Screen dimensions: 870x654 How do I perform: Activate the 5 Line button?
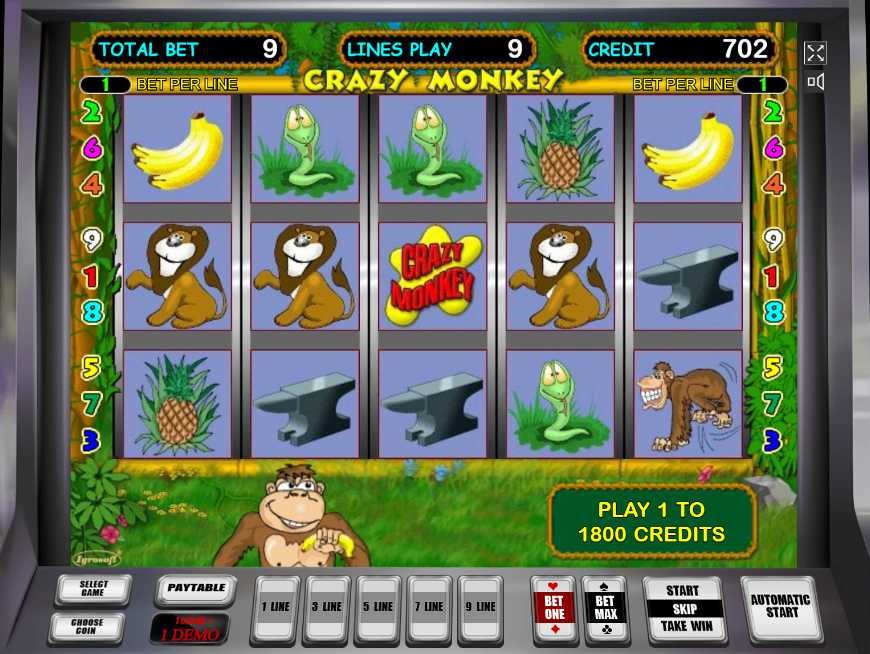coord(378,607)
